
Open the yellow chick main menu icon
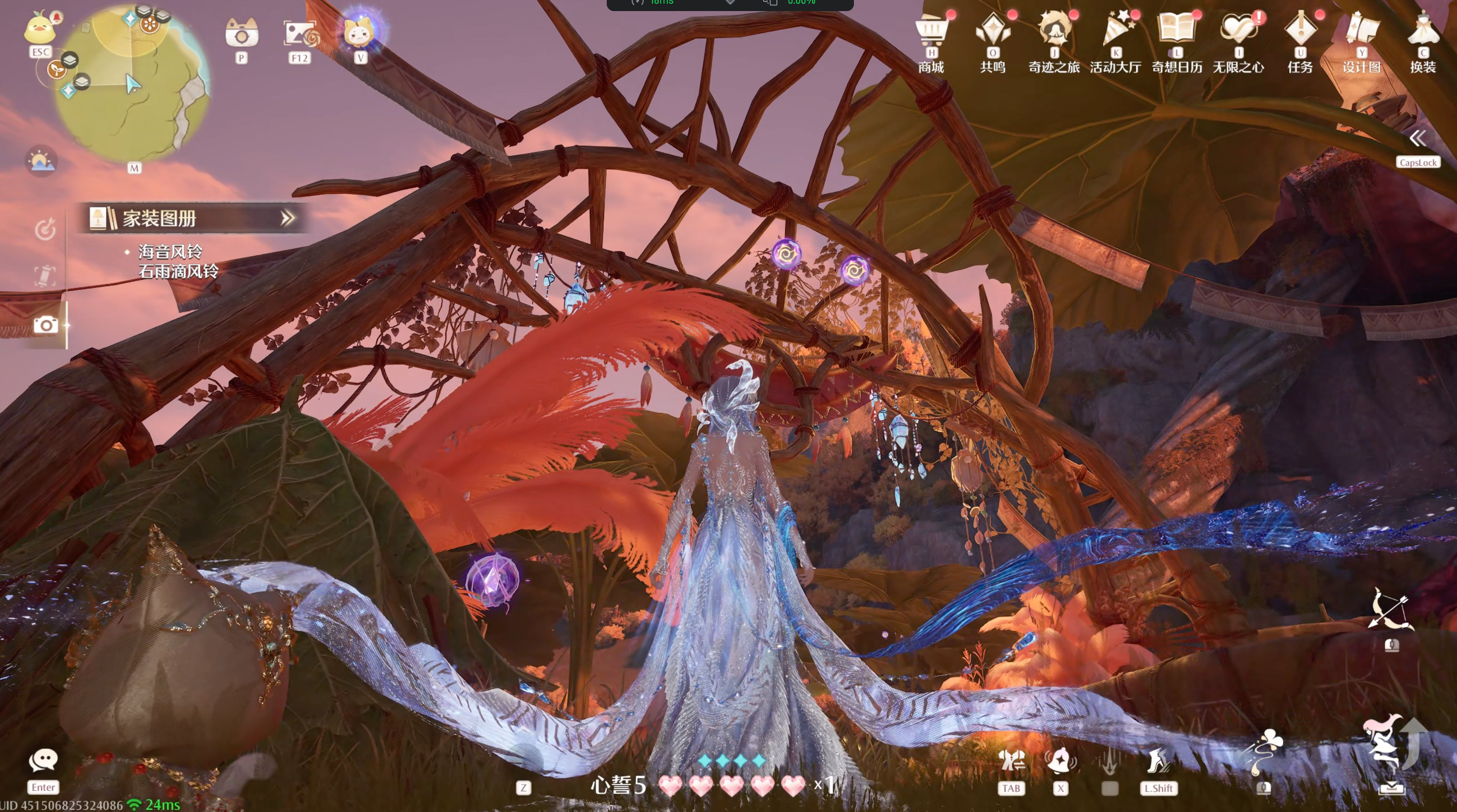tap(40, 28)
